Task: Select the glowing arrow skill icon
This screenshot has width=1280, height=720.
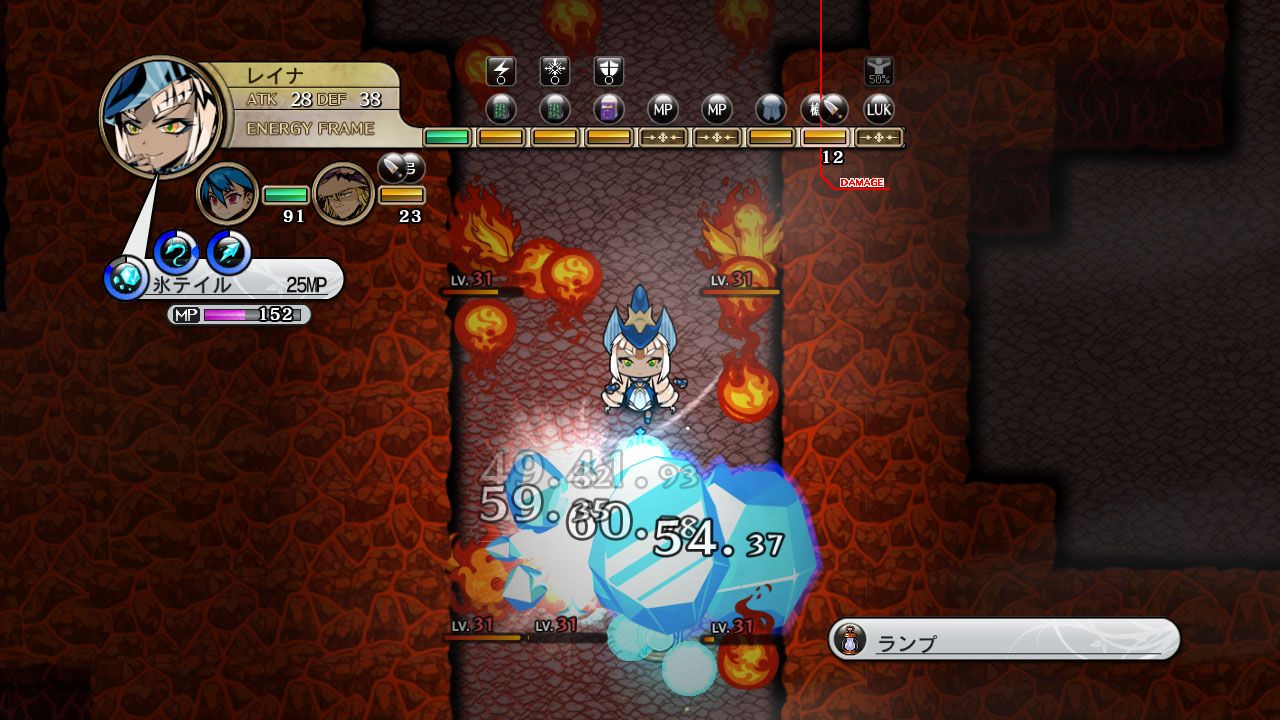Action: coord(229,250)
